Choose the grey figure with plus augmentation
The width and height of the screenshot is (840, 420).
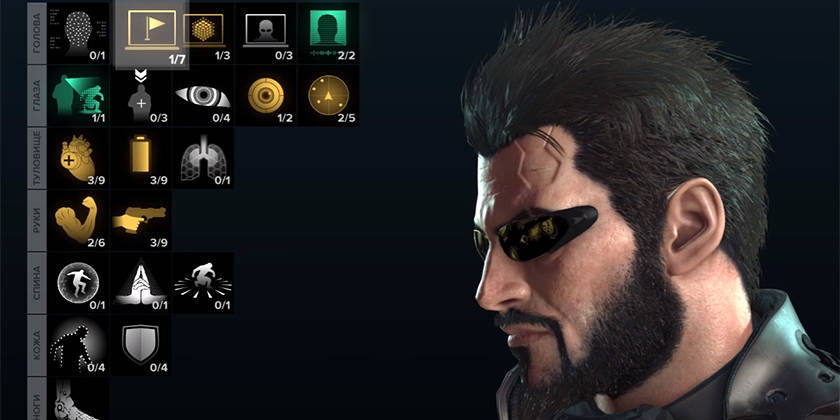click(x=141, y=97)
